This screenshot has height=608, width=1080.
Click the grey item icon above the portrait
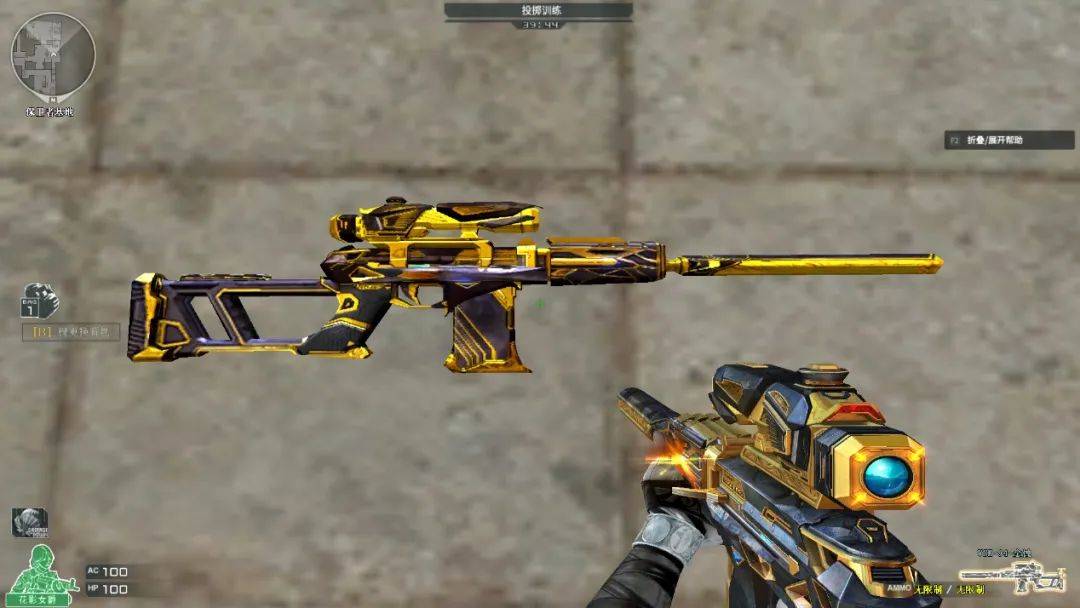[x=30, y=522]
